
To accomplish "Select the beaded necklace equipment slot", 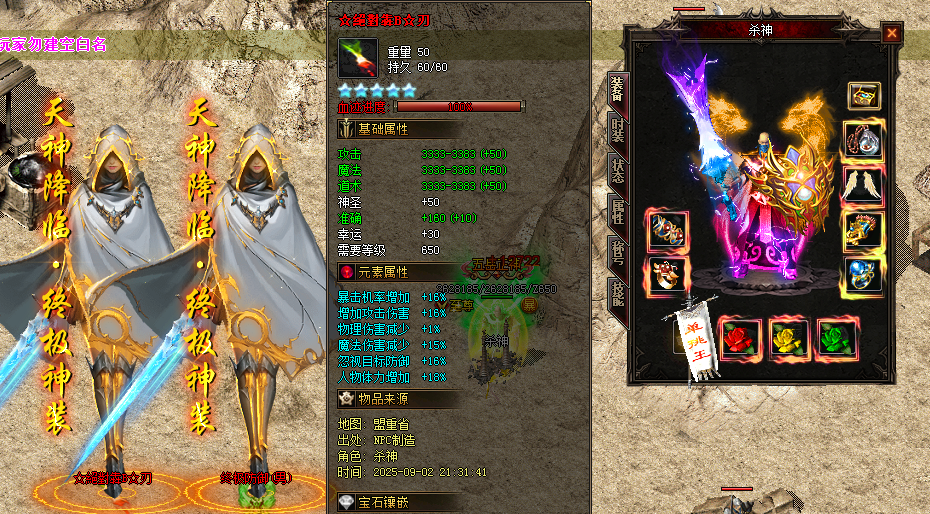I will pyautogui.click(x=864, y=139).
